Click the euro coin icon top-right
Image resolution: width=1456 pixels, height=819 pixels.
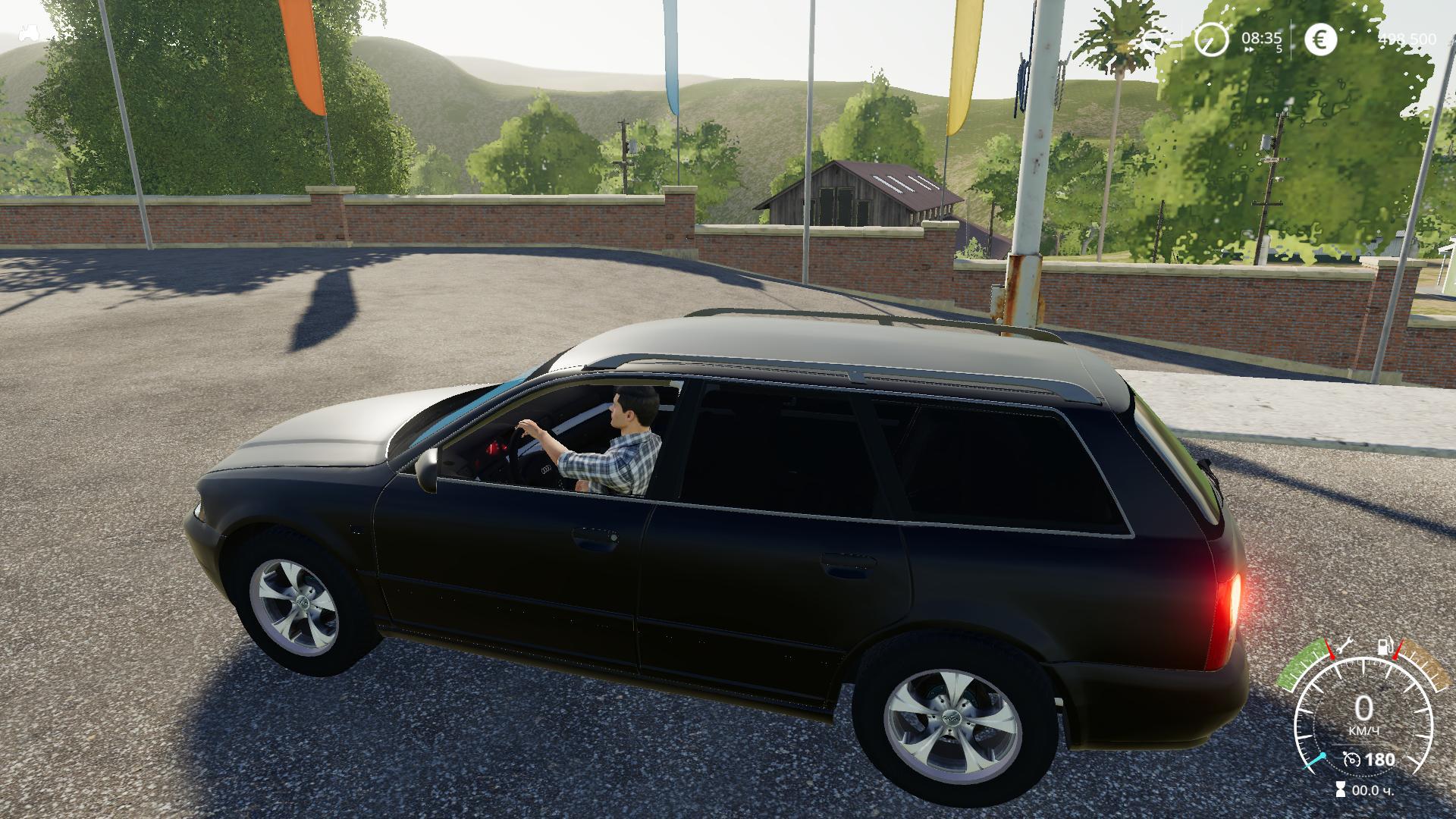[1322, 38]
